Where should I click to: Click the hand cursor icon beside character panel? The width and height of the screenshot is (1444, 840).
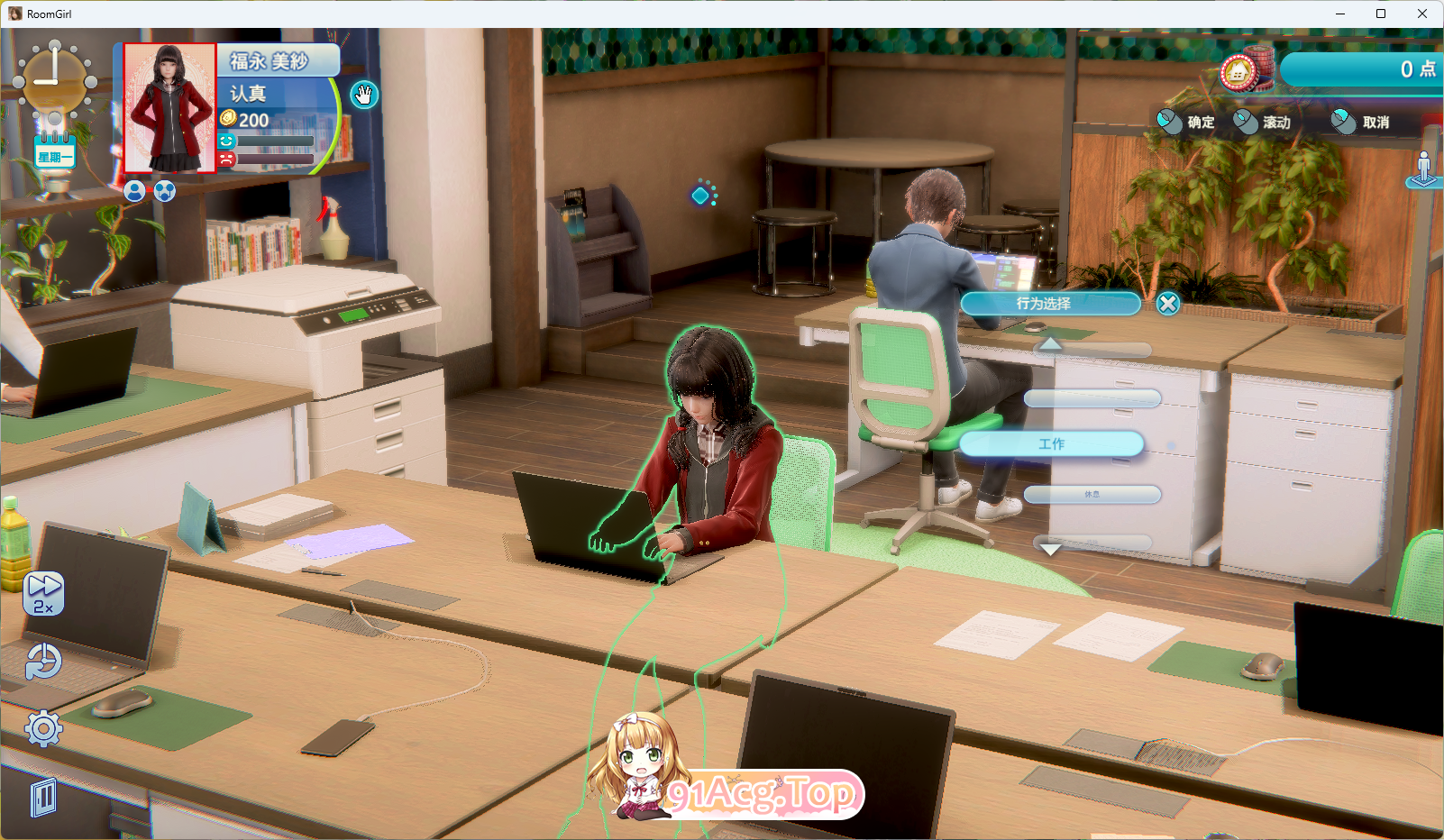click(x=363, y=95)
